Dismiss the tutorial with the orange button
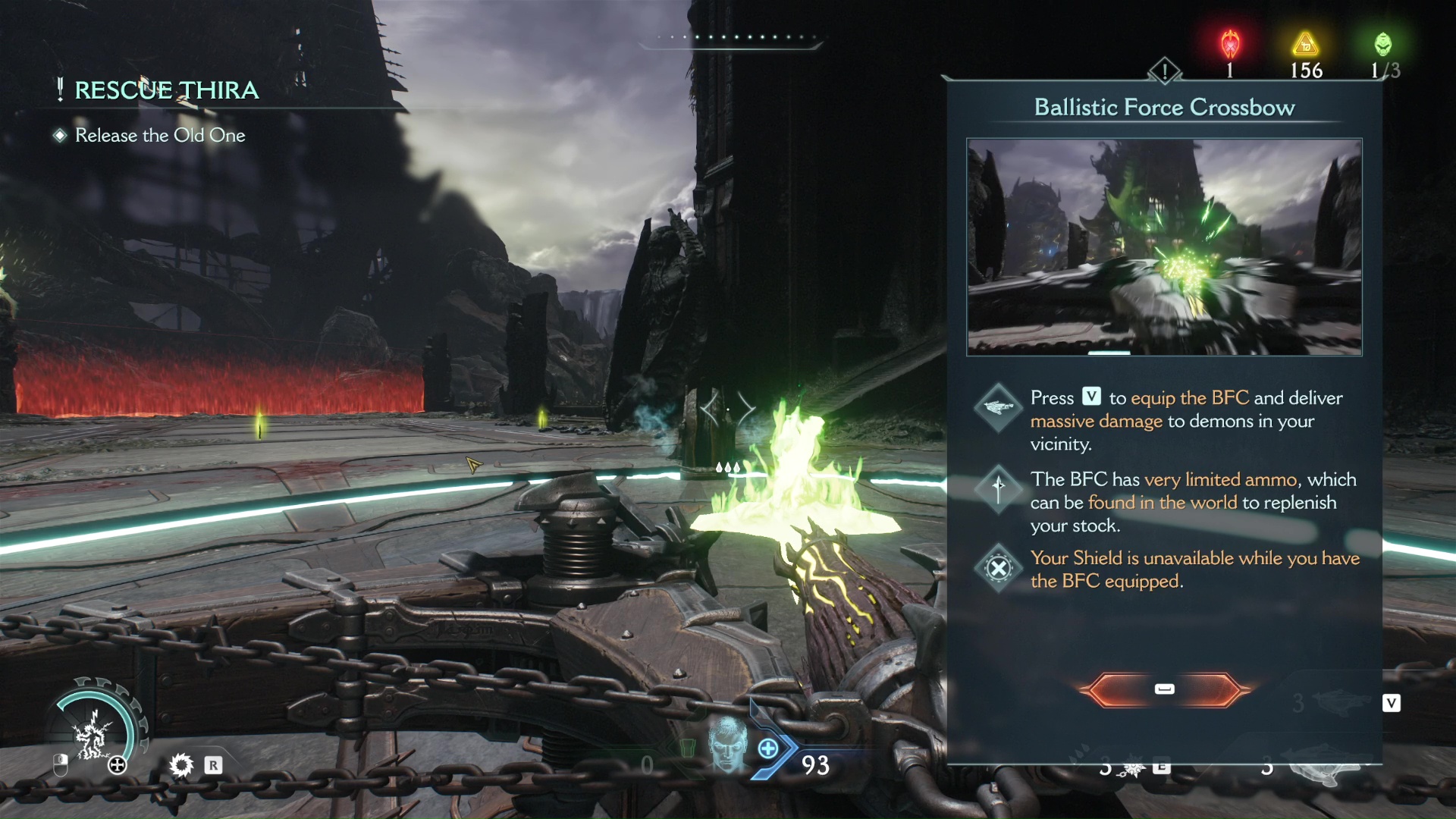The width and height of the screenshot is (1456, 819). 1164,689
